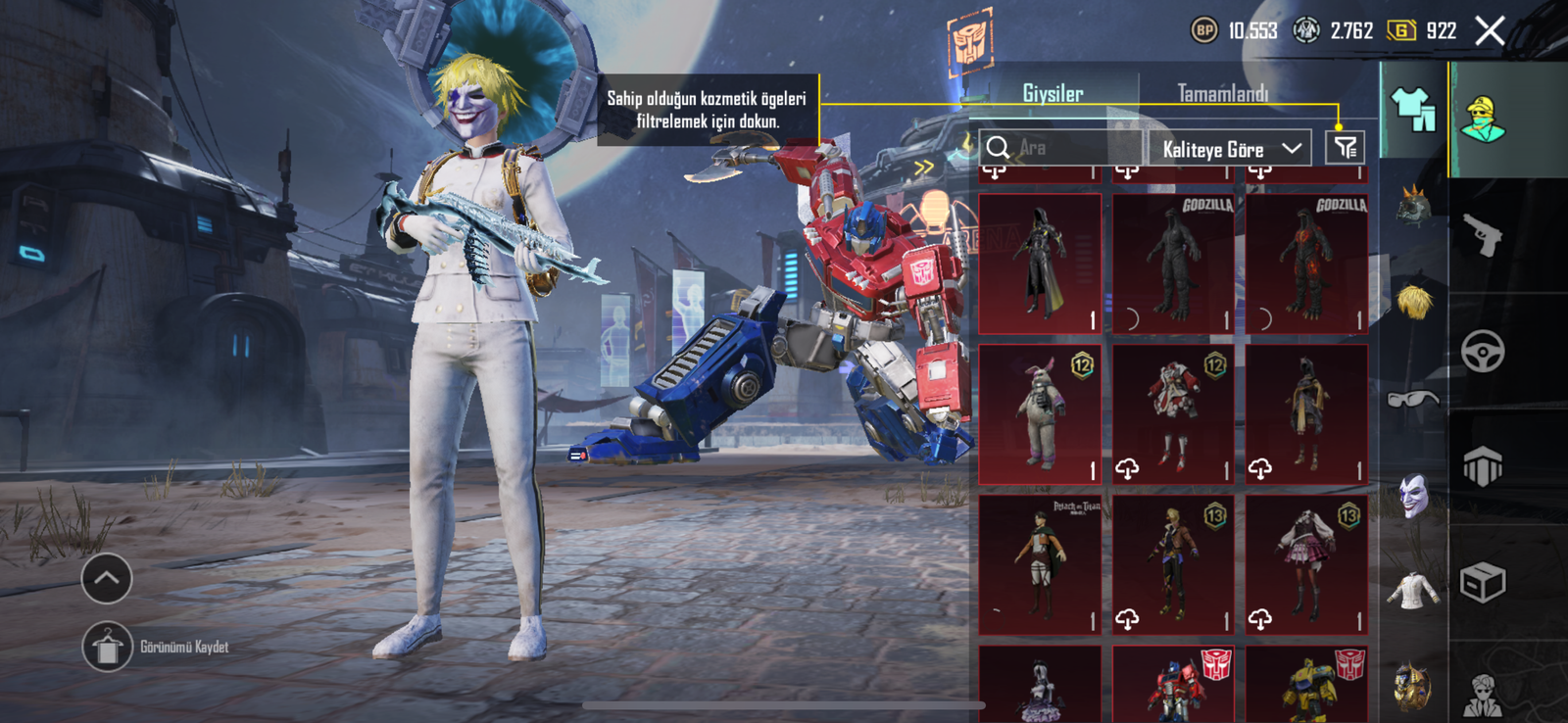The image size is (1568, 723).
Task: Save appearance with Görünümü Kaydet button
Action: click(x=108, y=648)
